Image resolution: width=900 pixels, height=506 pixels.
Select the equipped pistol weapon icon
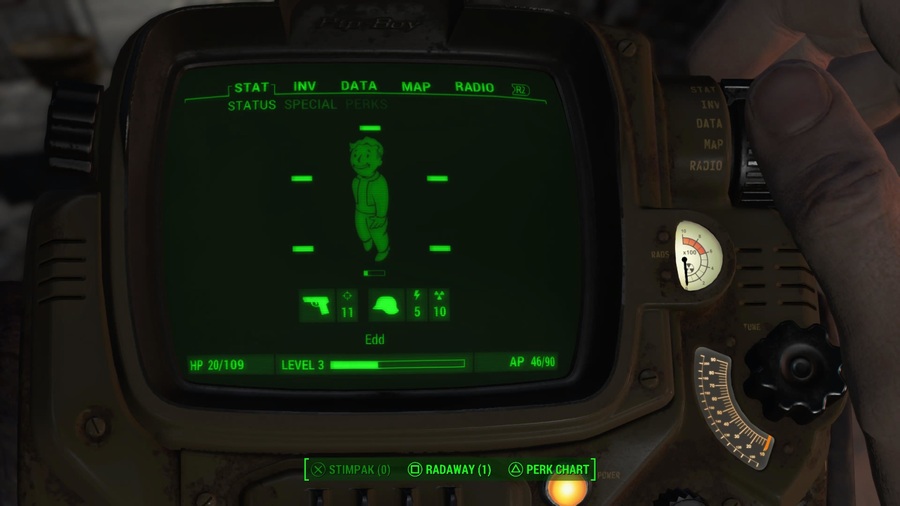click(x=317, y=305)
